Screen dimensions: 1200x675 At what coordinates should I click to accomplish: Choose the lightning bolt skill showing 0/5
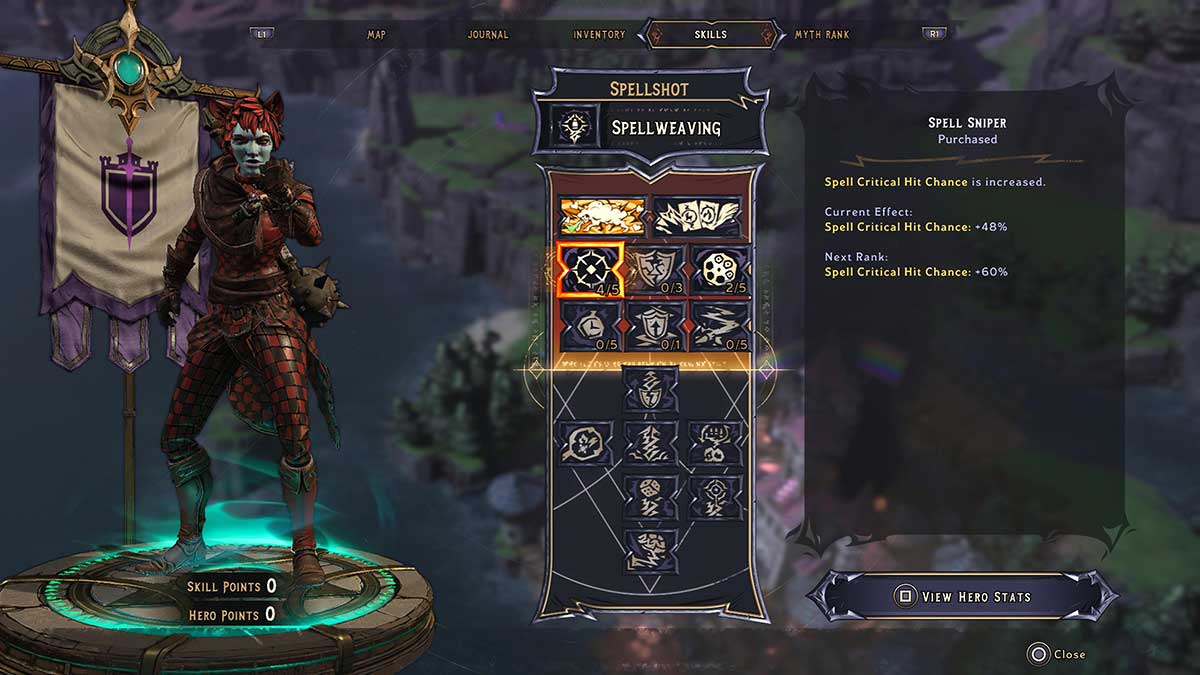tap(718, 326)
